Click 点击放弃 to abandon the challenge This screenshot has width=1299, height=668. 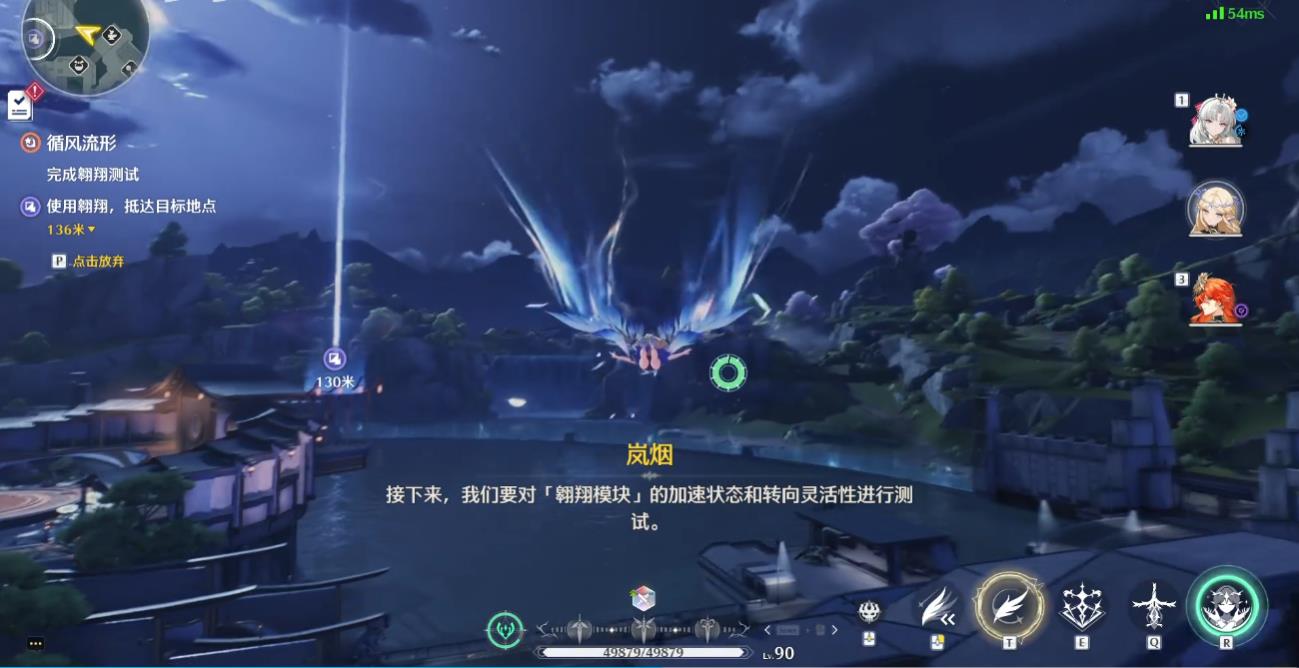click(x=98, y=261)
